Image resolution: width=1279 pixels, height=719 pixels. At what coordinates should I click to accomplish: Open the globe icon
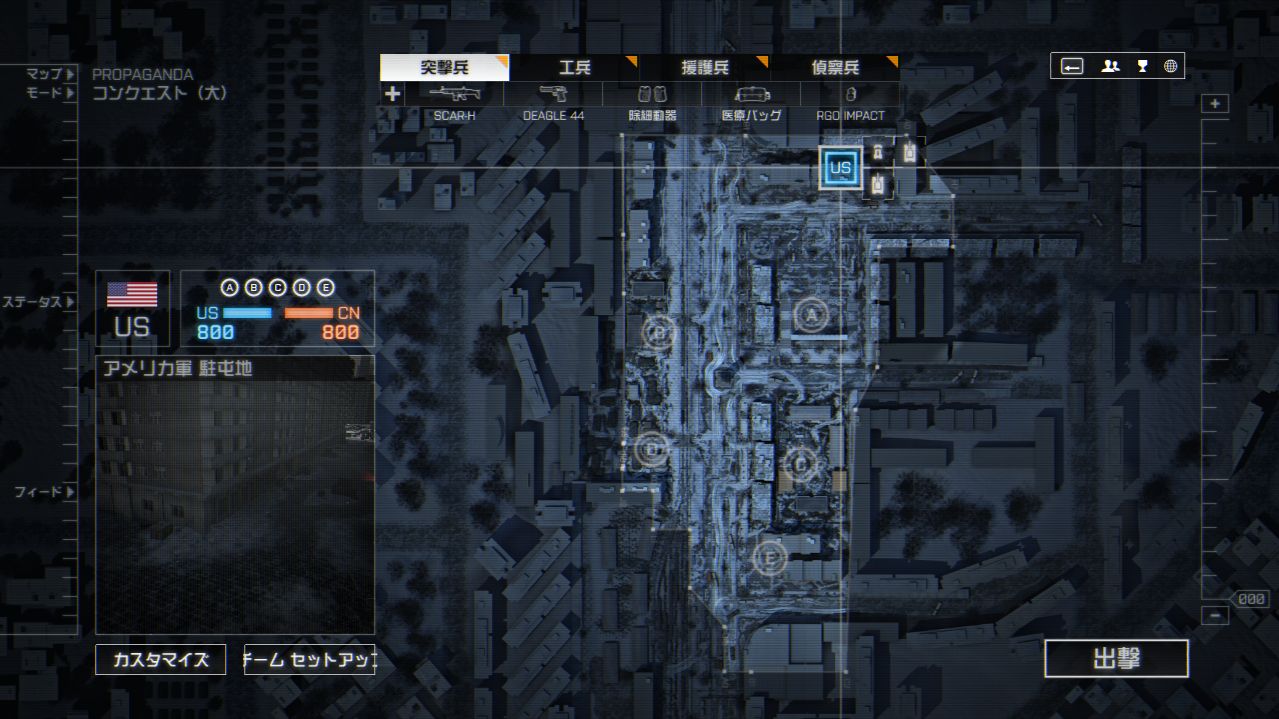[x=1170, y=66]
